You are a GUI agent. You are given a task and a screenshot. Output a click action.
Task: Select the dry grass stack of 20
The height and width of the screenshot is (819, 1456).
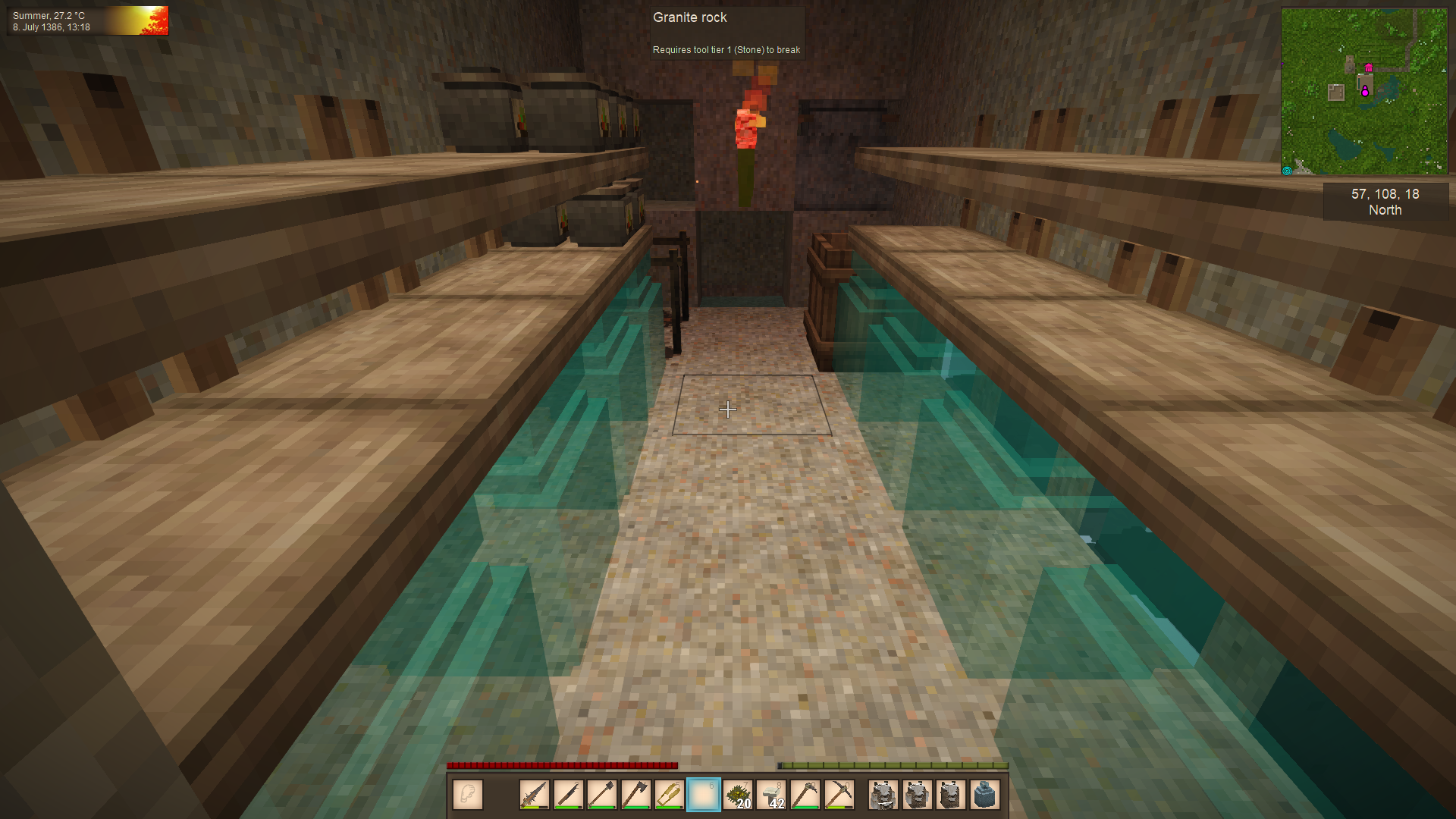coord(737,795)
